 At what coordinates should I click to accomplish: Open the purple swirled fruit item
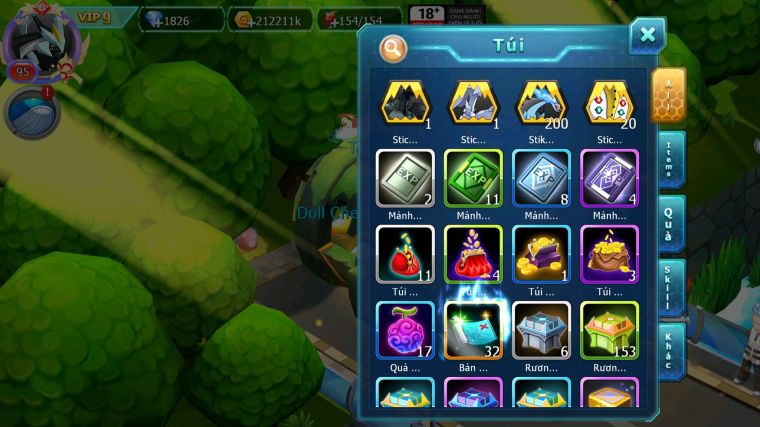405,330
